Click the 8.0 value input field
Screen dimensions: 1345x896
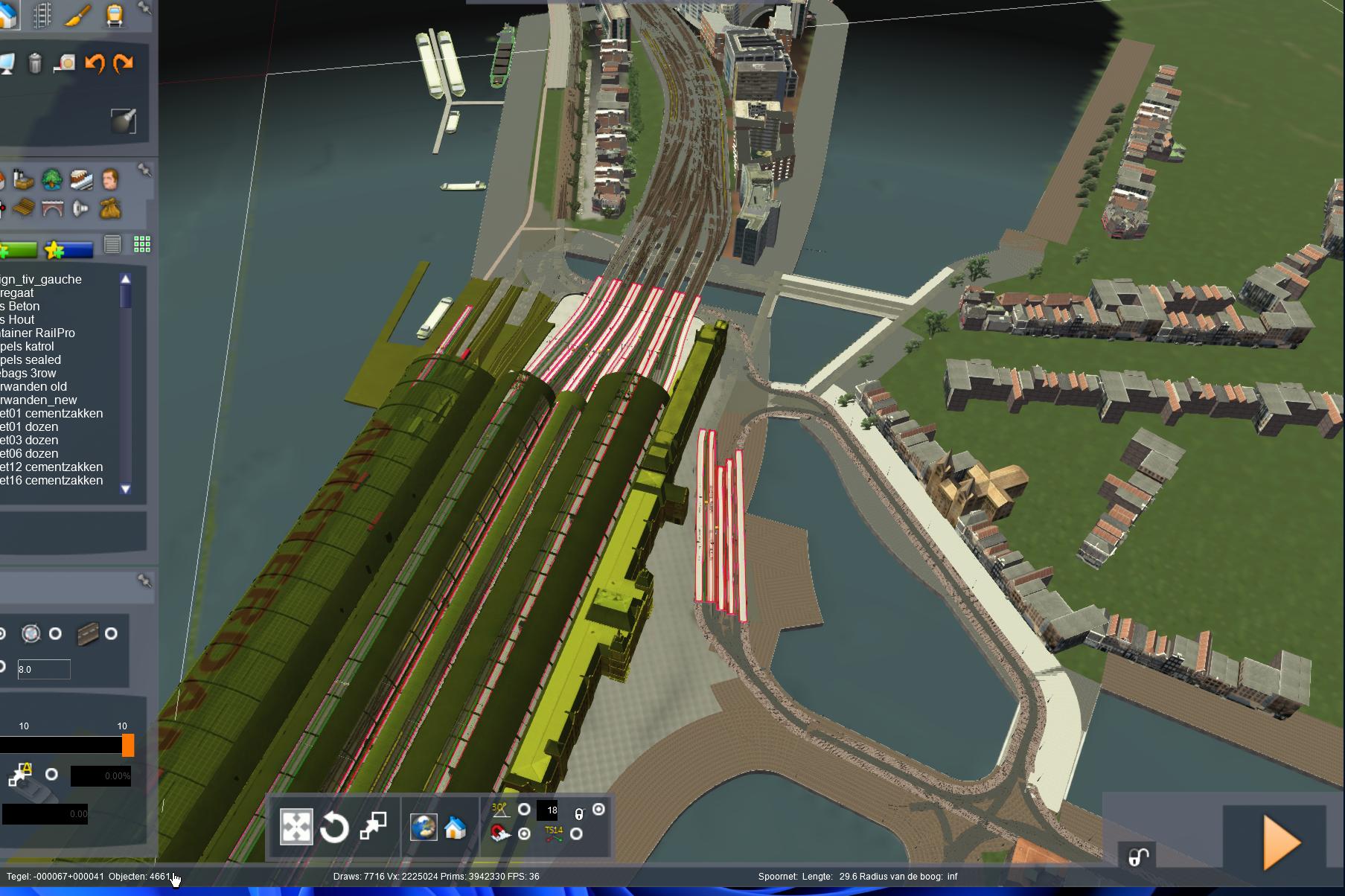coord(43,669)
